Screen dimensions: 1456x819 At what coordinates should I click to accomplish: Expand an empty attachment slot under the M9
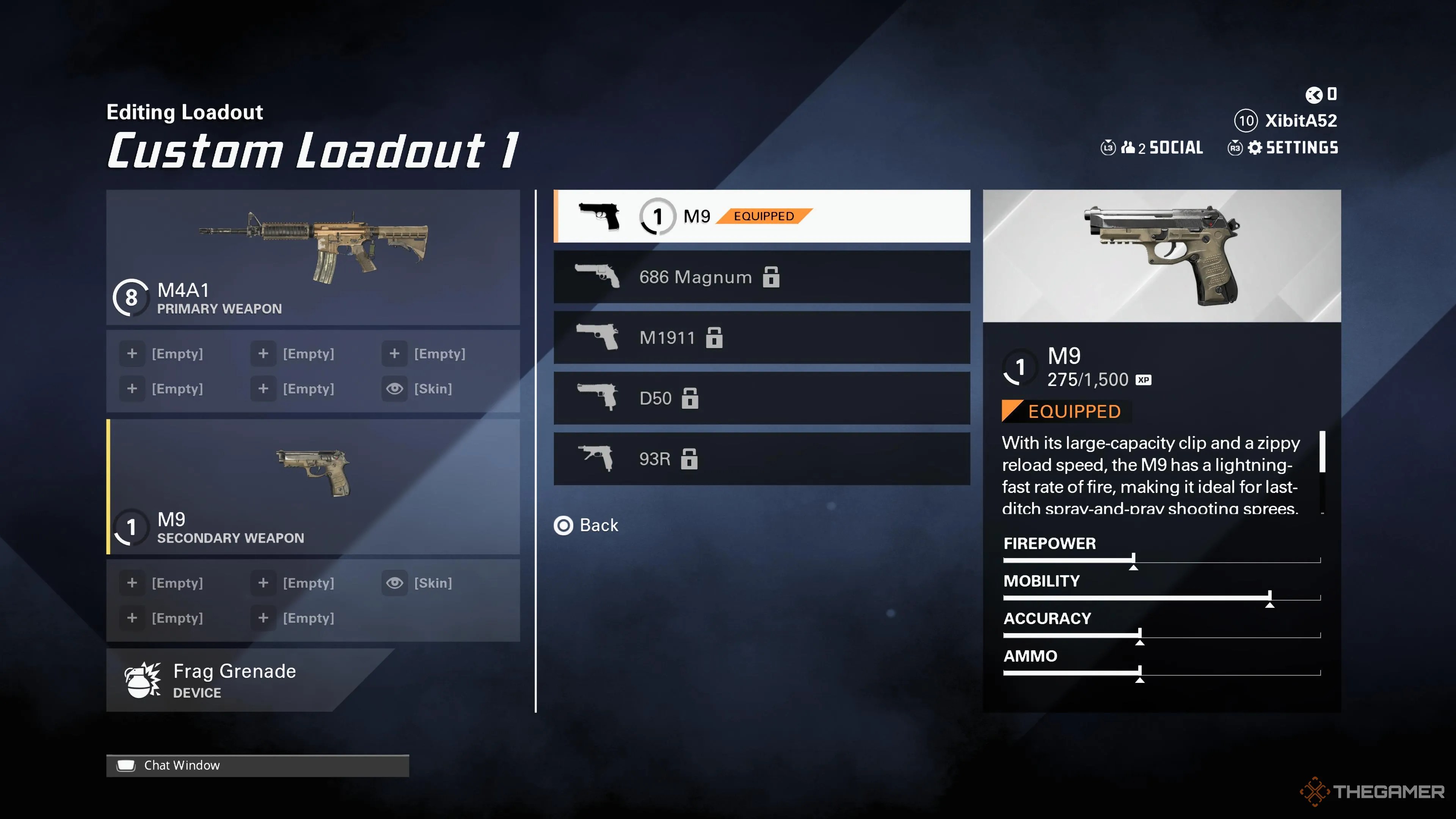pyautogui.click(x=132, y=583)
